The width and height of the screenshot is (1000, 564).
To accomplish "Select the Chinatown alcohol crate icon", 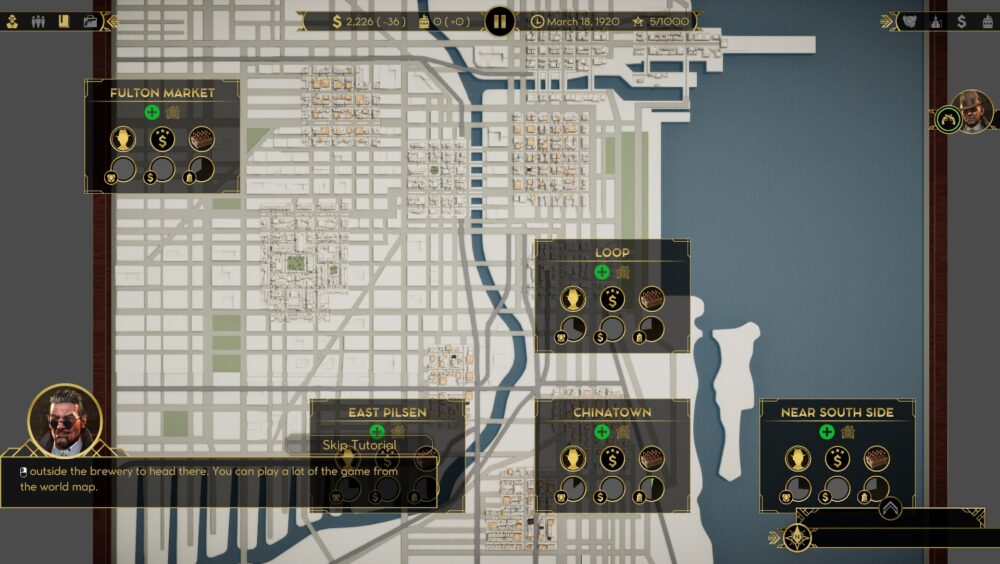I will pos(651,458).
